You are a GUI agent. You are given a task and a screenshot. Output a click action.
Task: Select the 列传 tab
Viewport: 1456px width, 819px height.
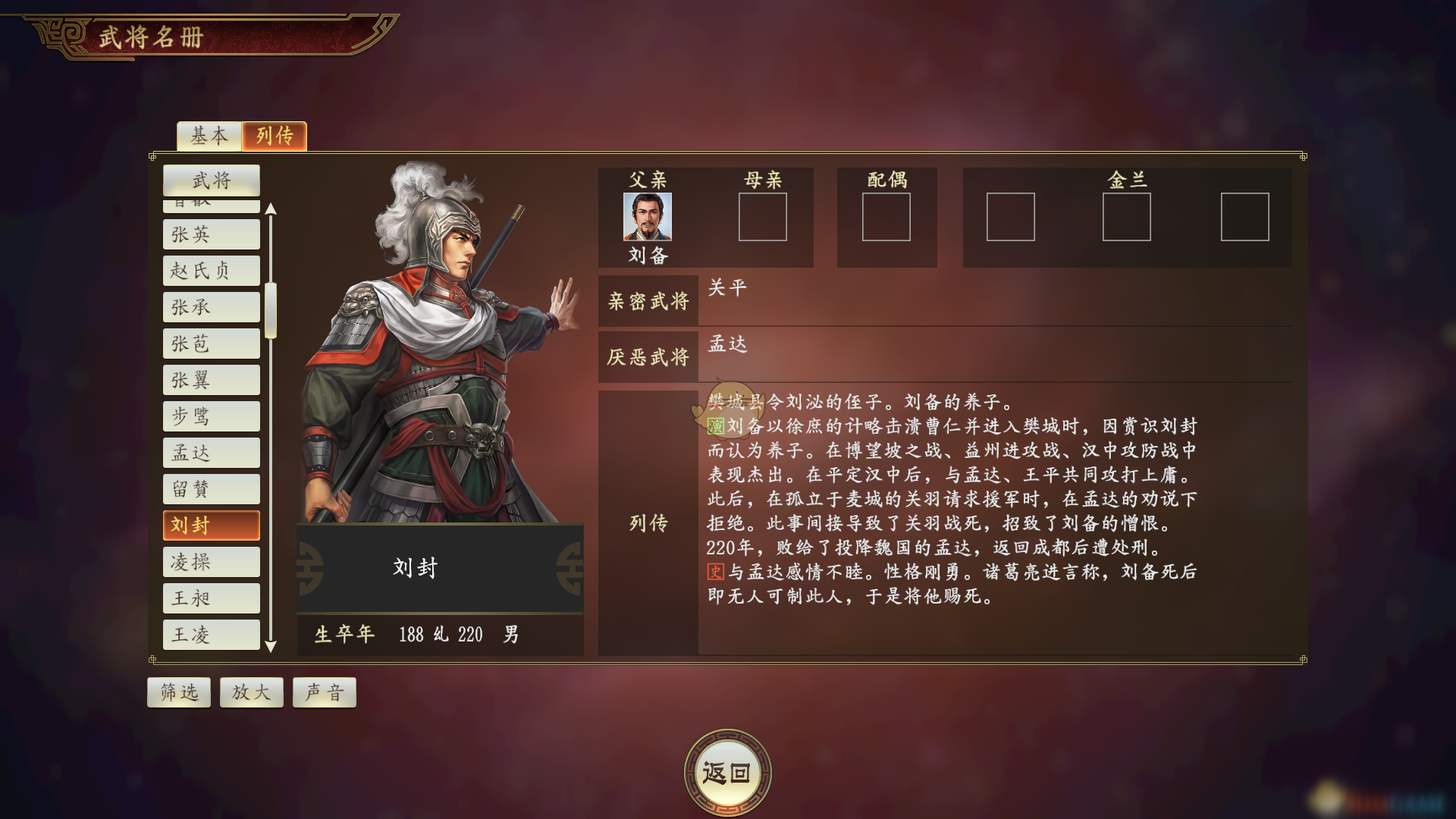click(275, 136)
